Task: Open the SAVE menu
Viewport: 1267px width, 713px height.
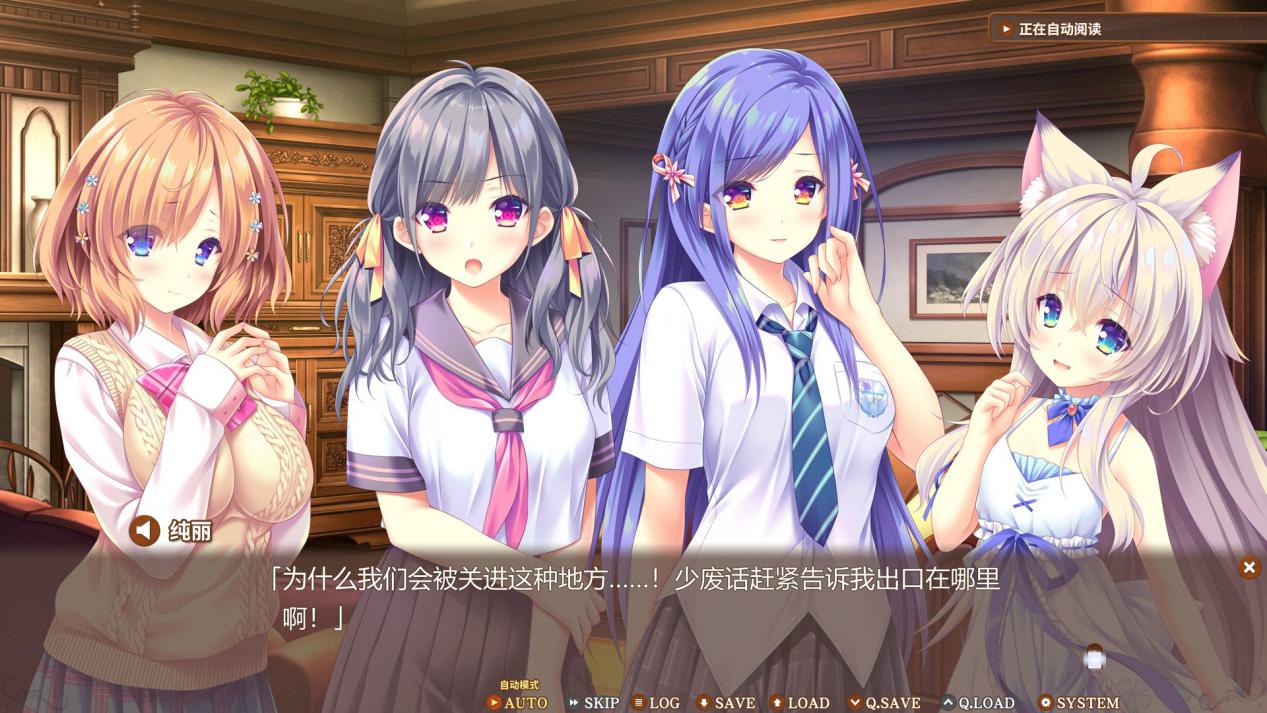Action: point(725,702)
